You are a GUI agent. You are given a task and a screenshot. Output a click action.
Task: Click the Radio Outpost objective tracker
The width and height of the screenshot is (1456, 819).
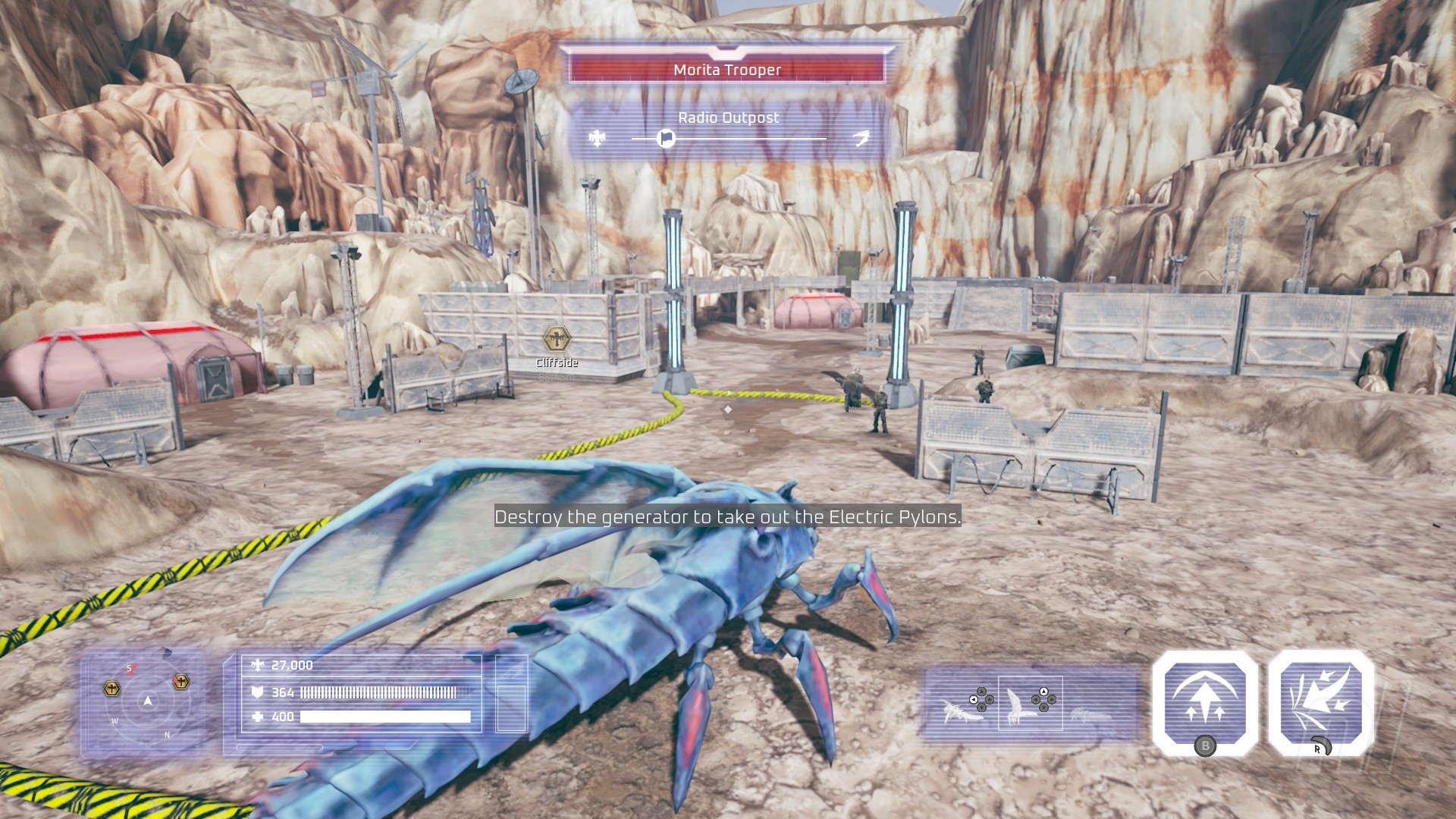[728, 129]
